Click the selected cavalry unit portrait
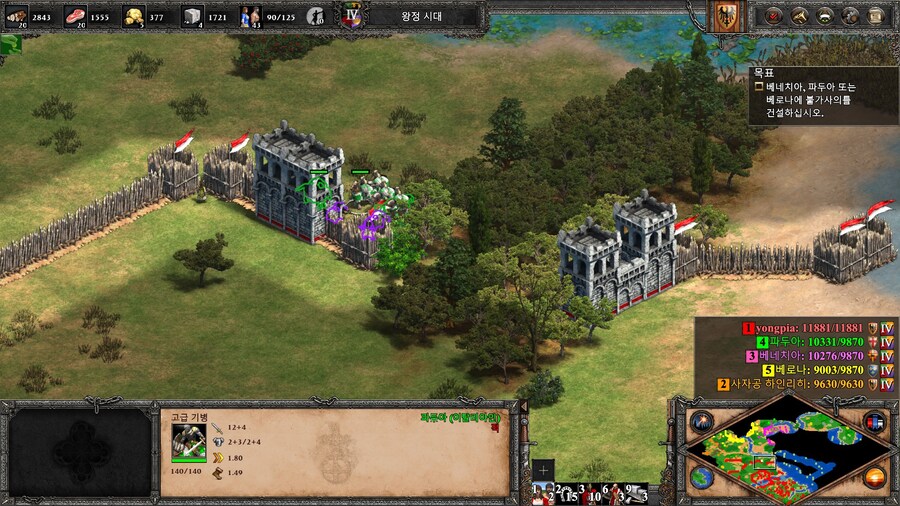Image resolution: width=900 pixels, height=506 pixels. pos(189,439)
